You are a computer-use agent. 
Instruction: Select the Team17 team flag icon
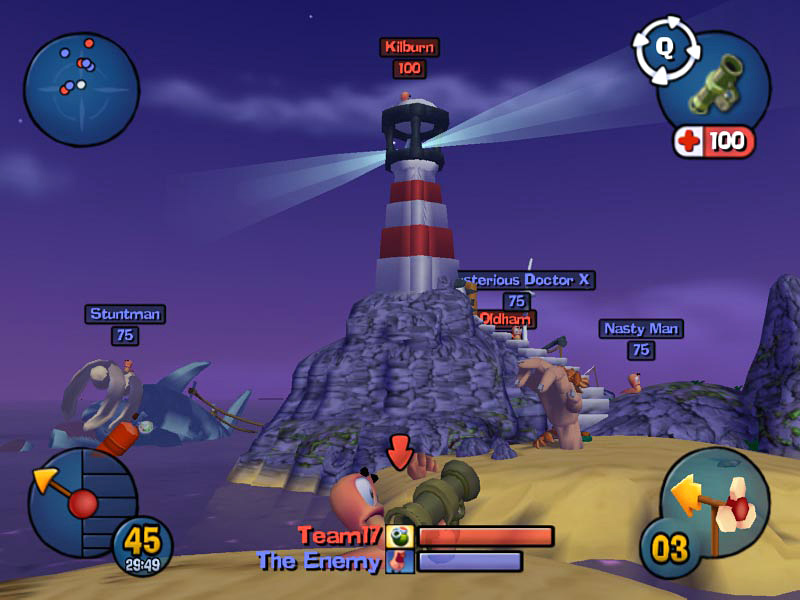(x=400, y=537)
